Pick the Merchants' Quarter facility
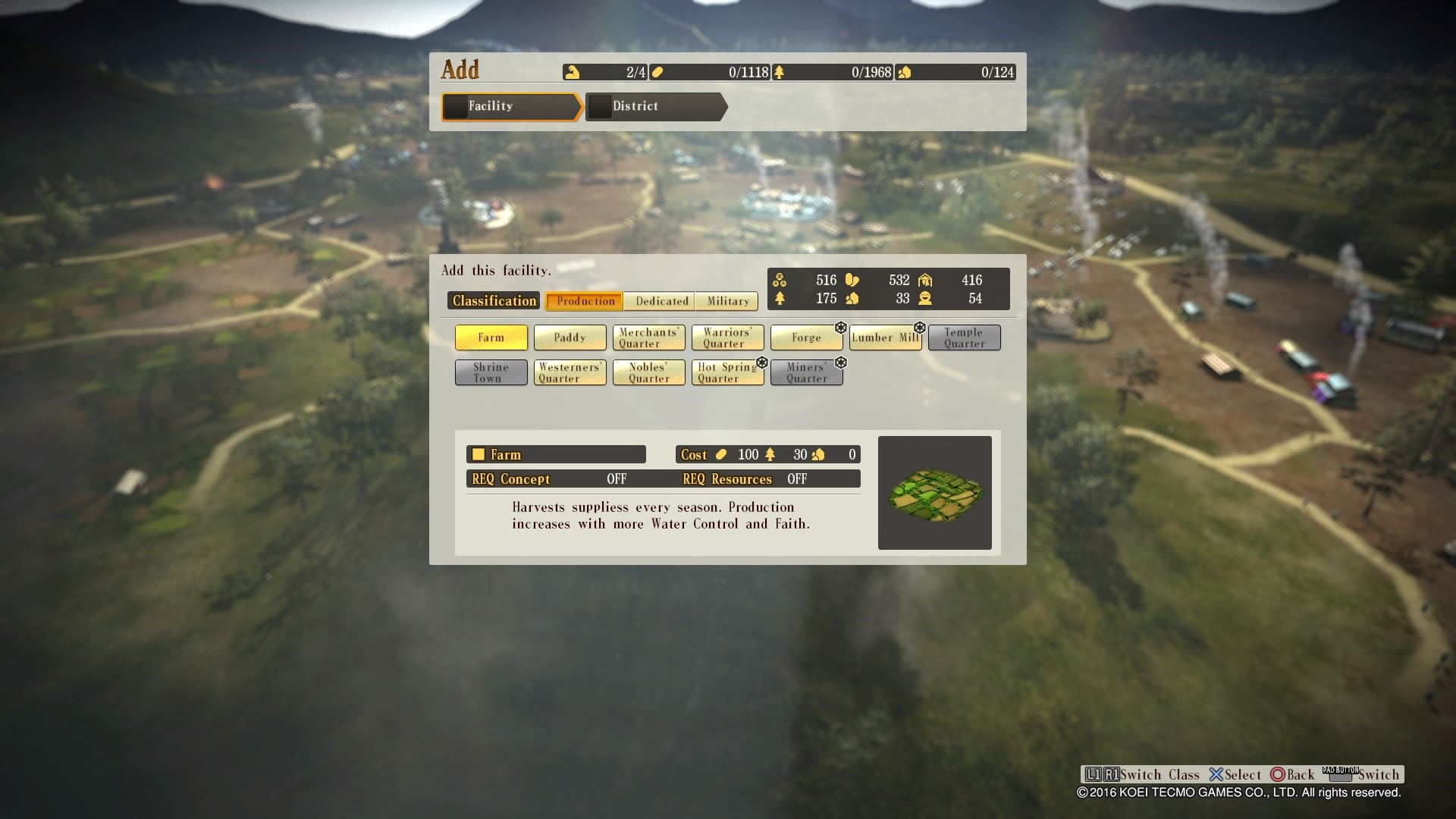 point(648,337)
